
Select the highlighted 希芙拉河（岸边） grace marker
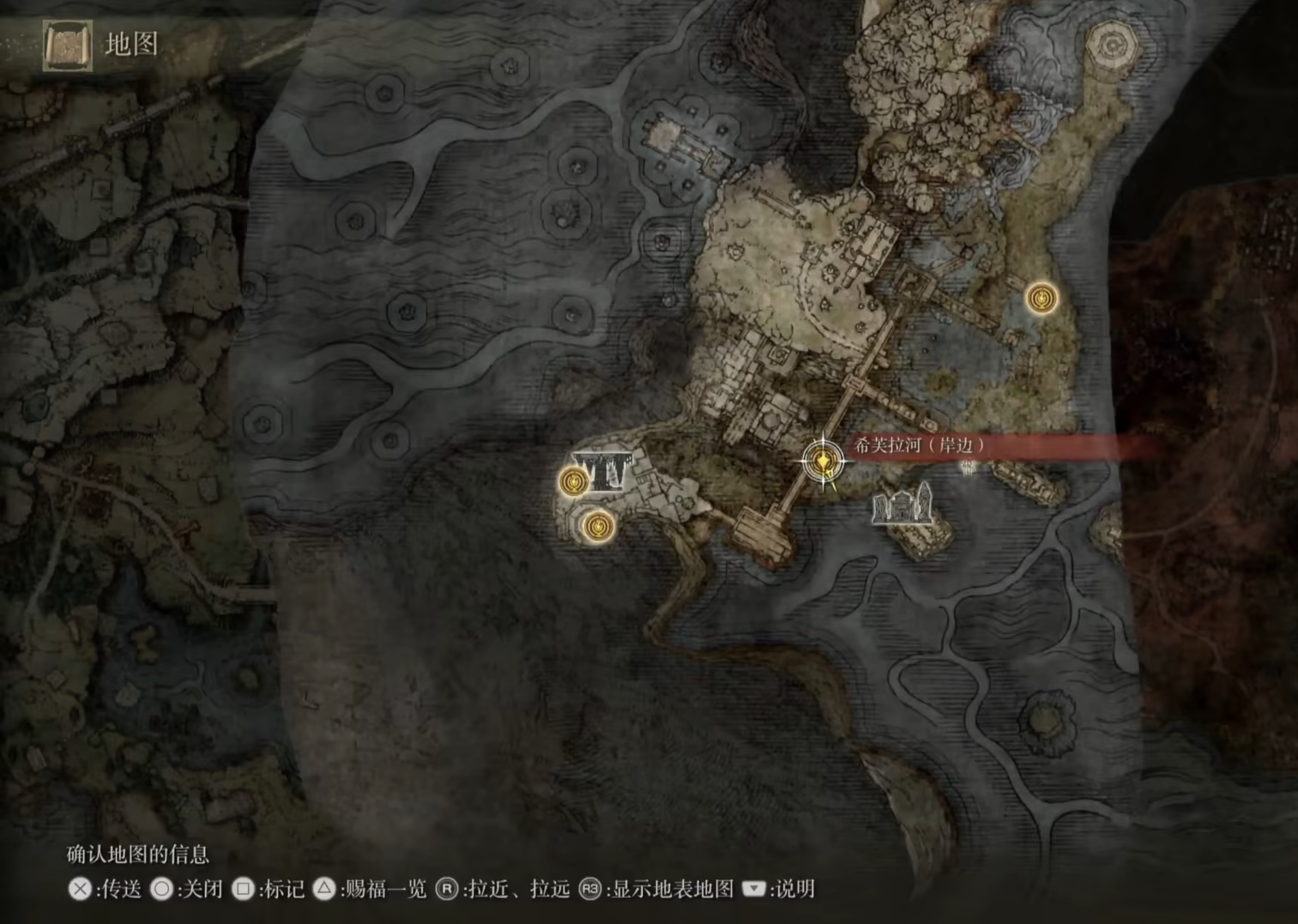pyautogui.click(x=823, y=463)
